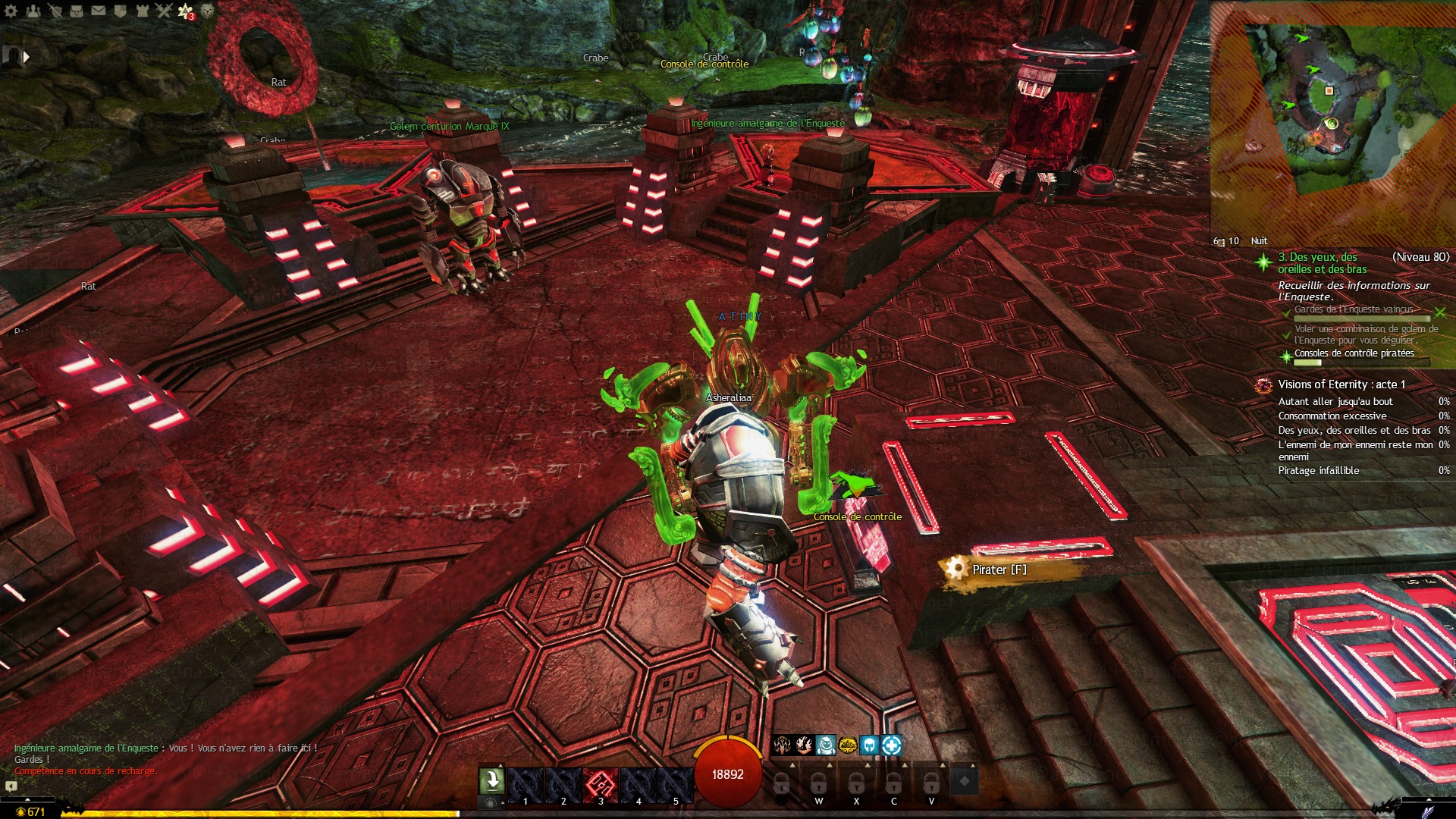Open the PvP crossed swords panel
Screen dimensions: 1456x819
pos(164,11)
